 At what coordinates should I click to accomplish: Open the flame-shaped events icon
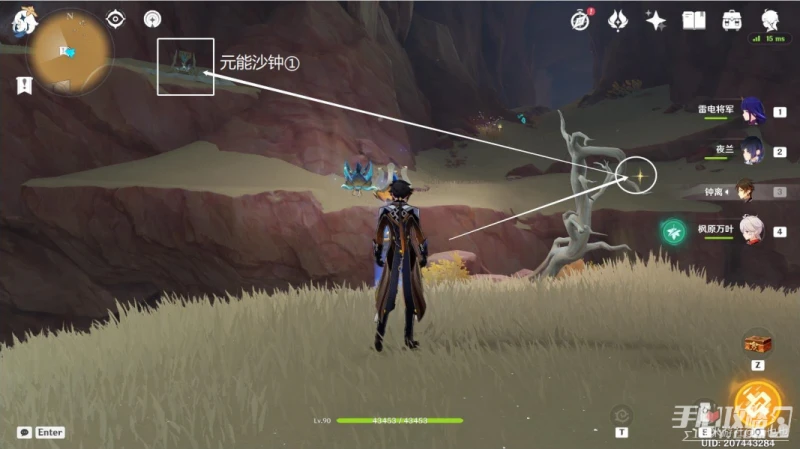coord(618,20)
